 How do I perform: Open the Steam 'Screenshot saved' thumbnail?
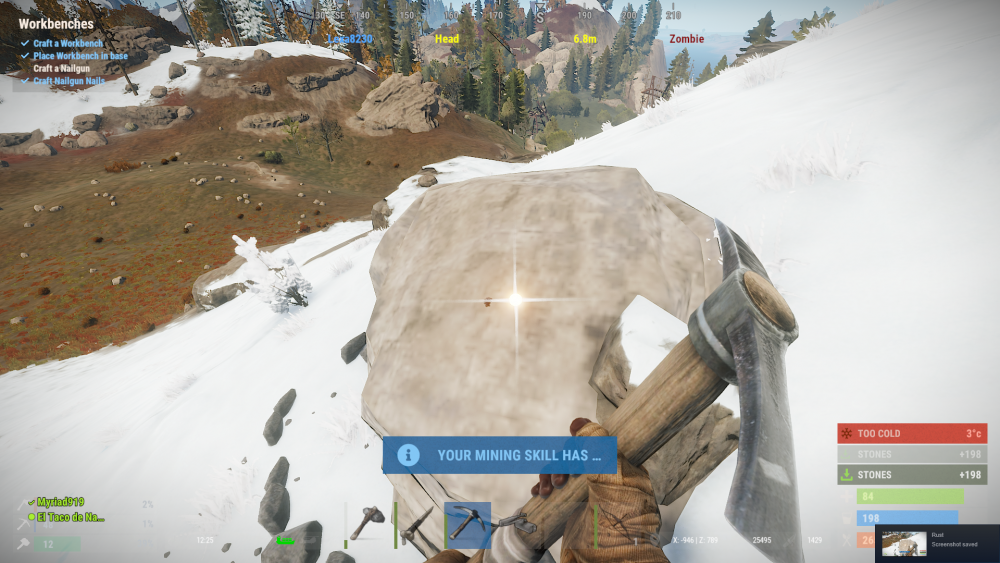tap(903, 543)
